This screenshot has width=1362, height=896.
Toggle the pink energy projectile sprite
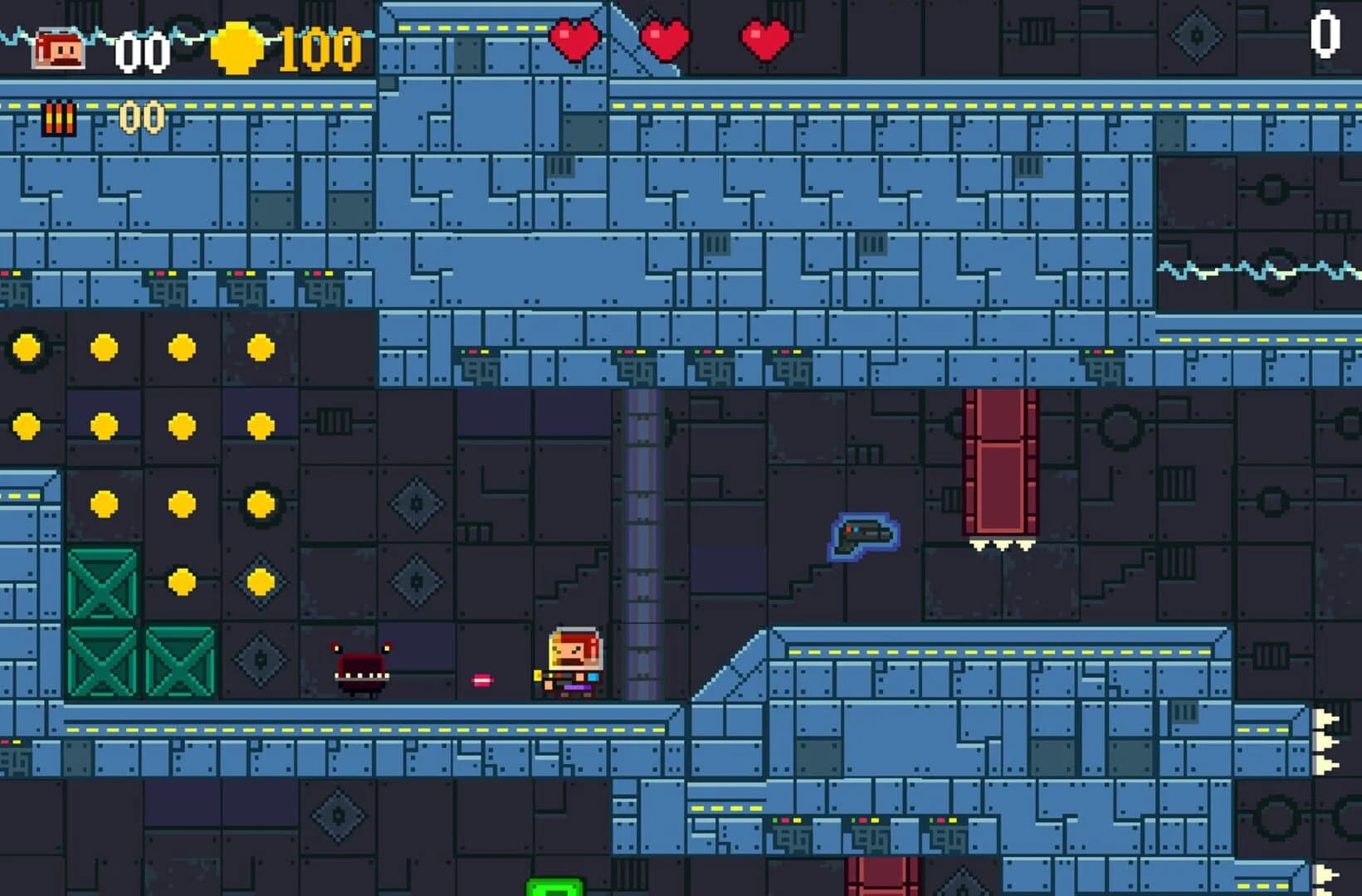[x=481, y=680]
